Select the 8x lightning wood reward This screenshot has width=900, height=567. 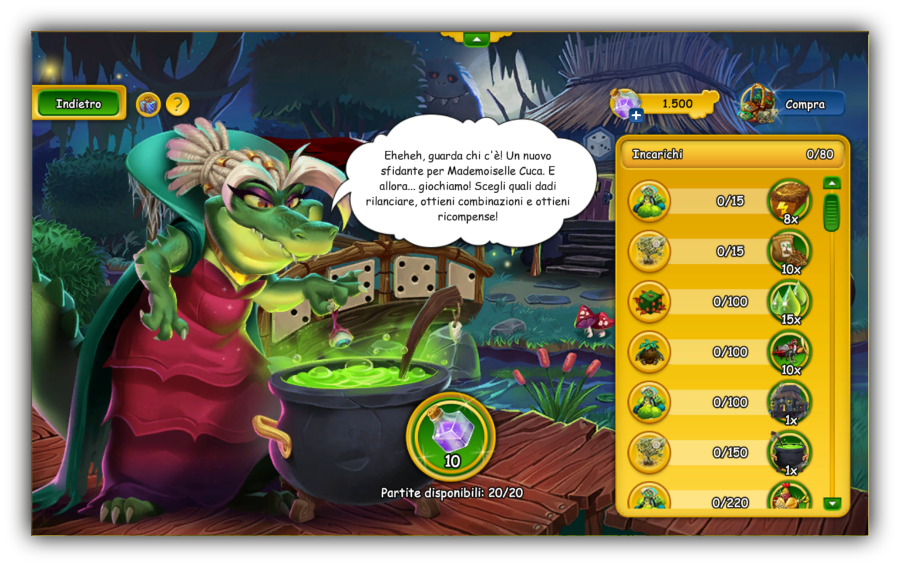[x=789, y=200]
